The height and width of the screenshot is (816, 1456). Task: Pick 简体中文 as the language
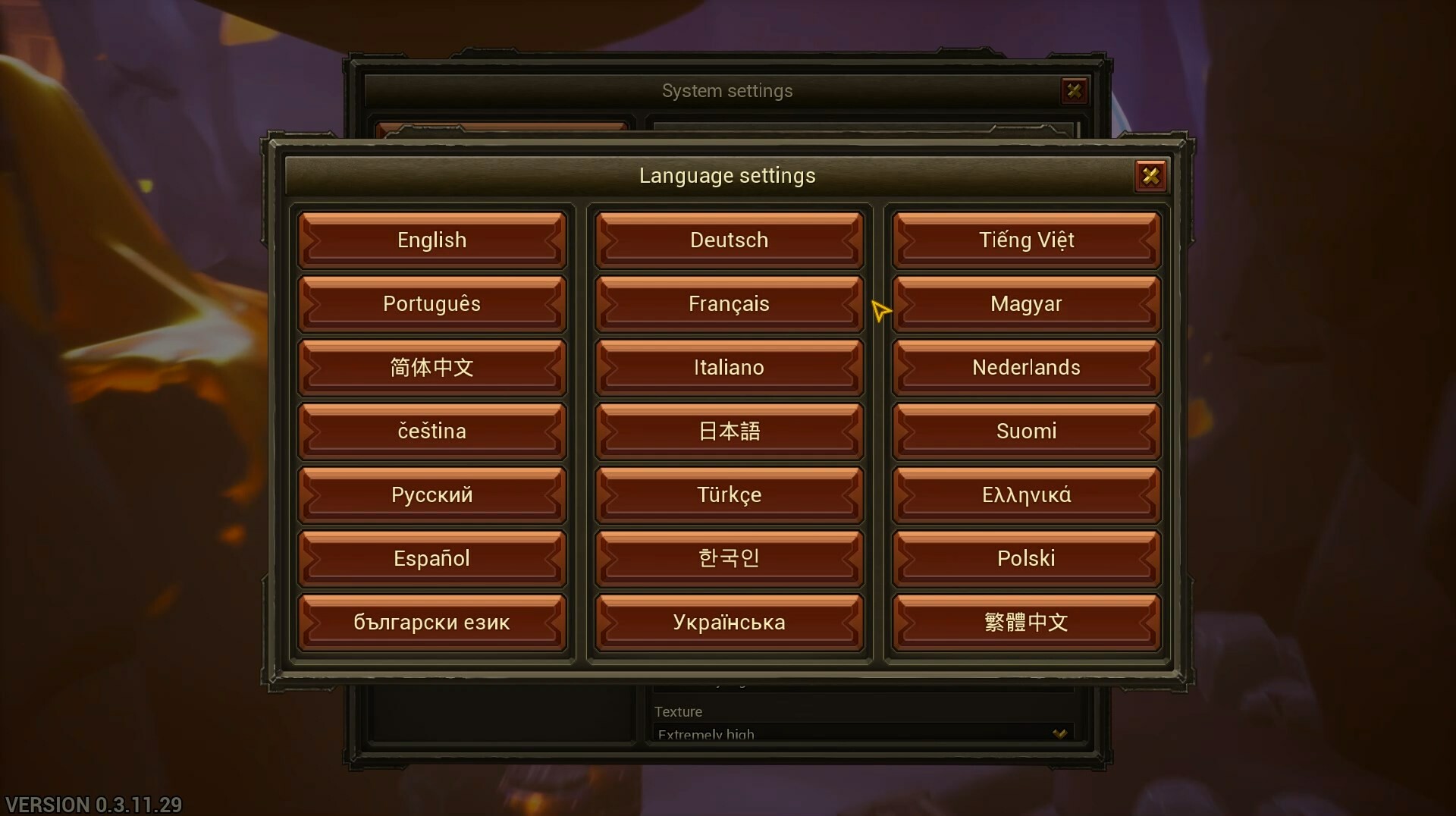coord(431,367)
